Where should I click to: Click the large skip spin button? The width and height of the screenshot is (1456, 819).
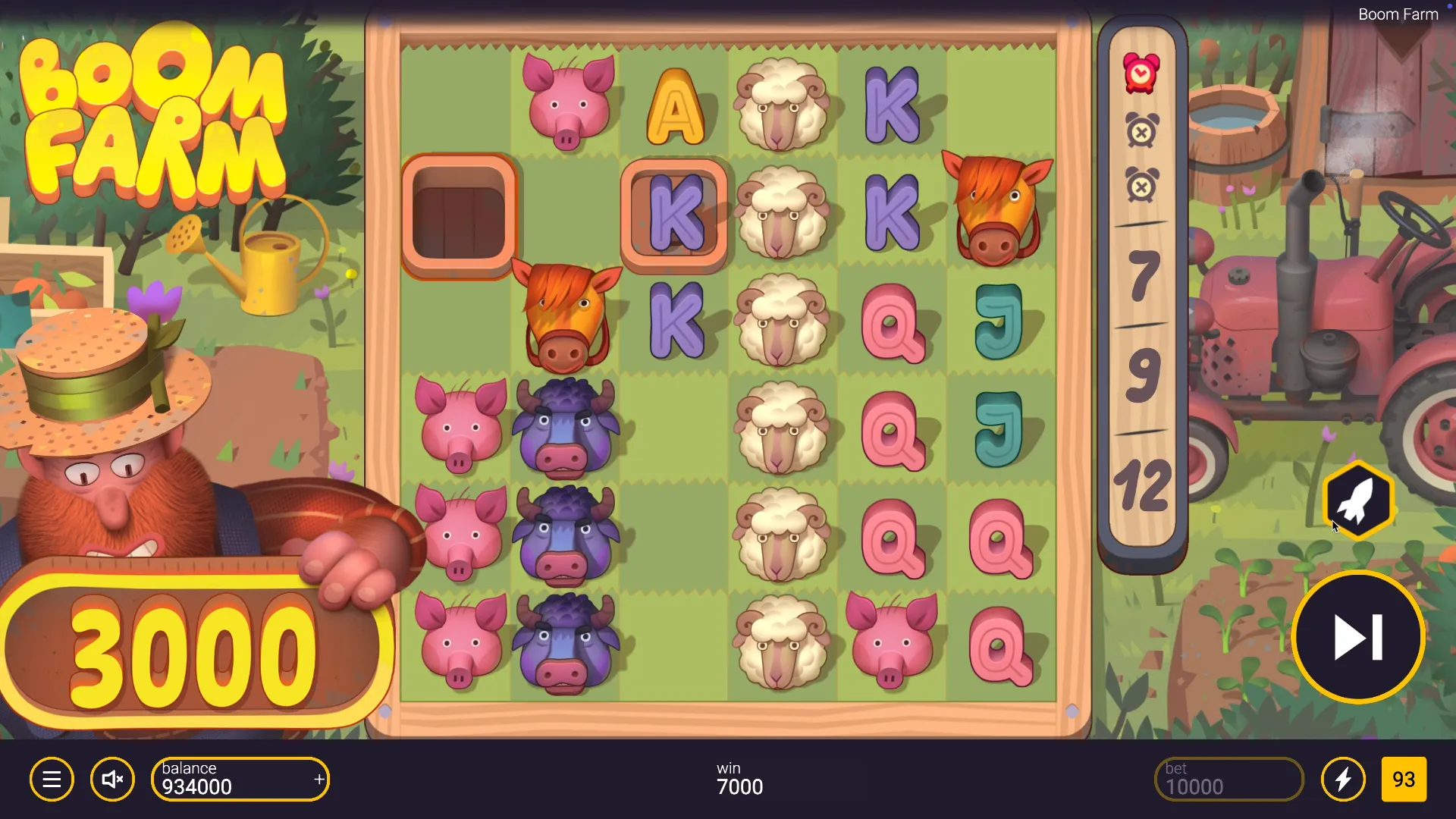tap(1358, 637)
